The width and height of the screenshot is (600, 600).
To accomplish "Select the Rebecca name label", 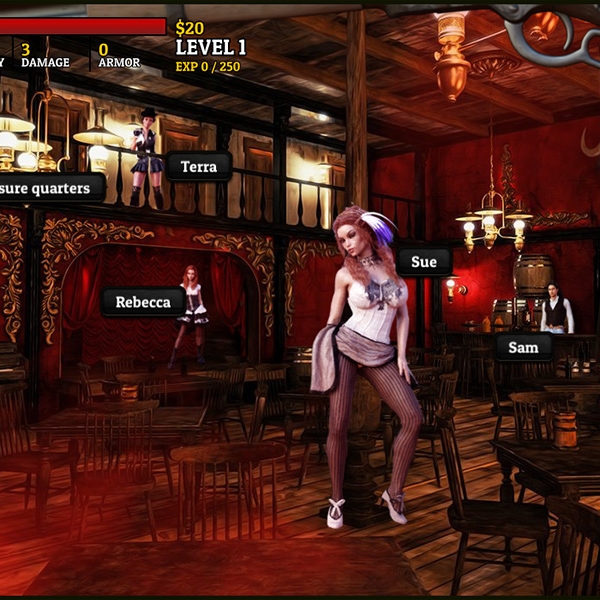I will pos(142,302).
